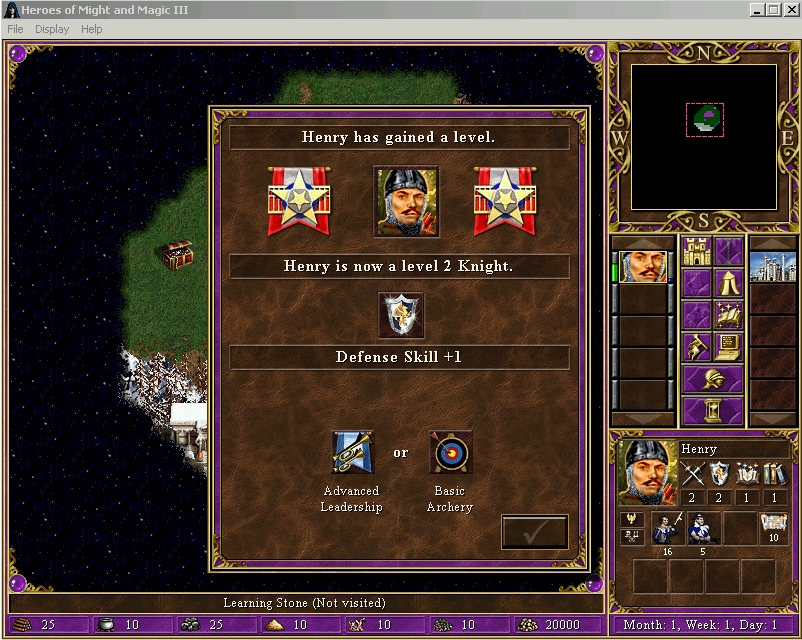Open the kingdom overview castle button
Screen dimensions: 802x640
pyautogui.click(x=696, y=251)
